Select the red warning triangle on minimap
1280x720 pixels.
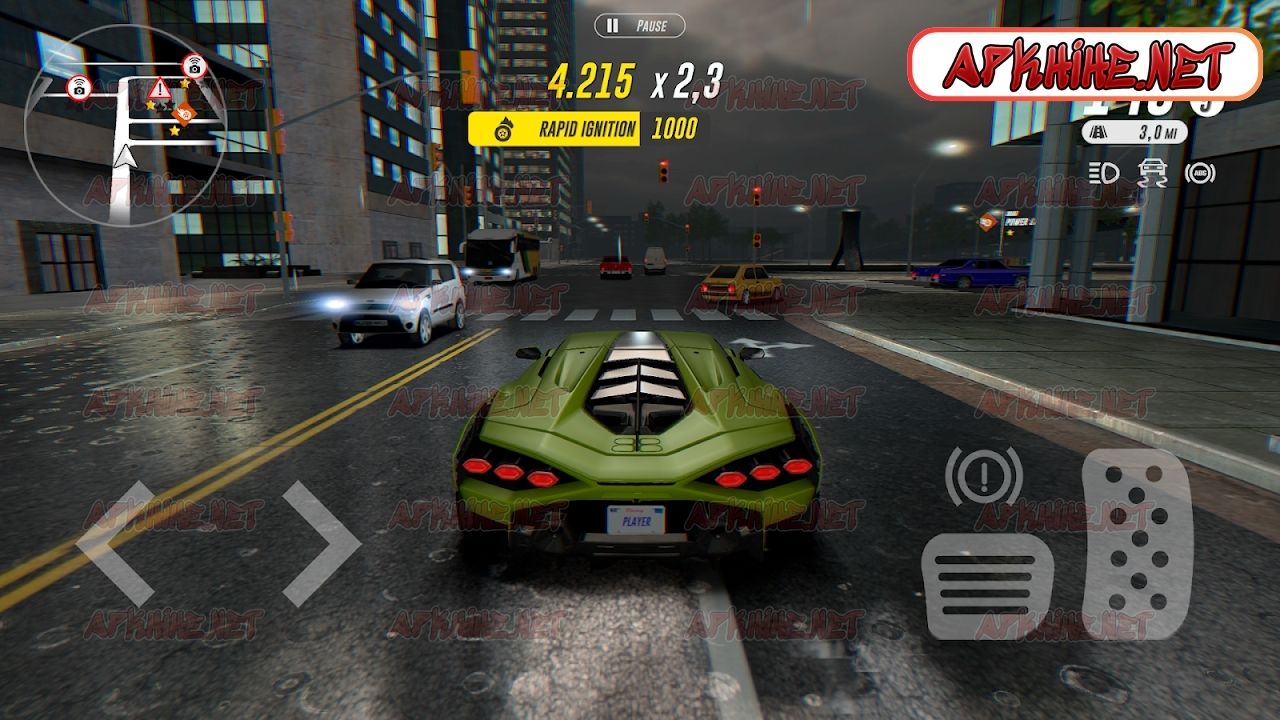tap(159, 88)
